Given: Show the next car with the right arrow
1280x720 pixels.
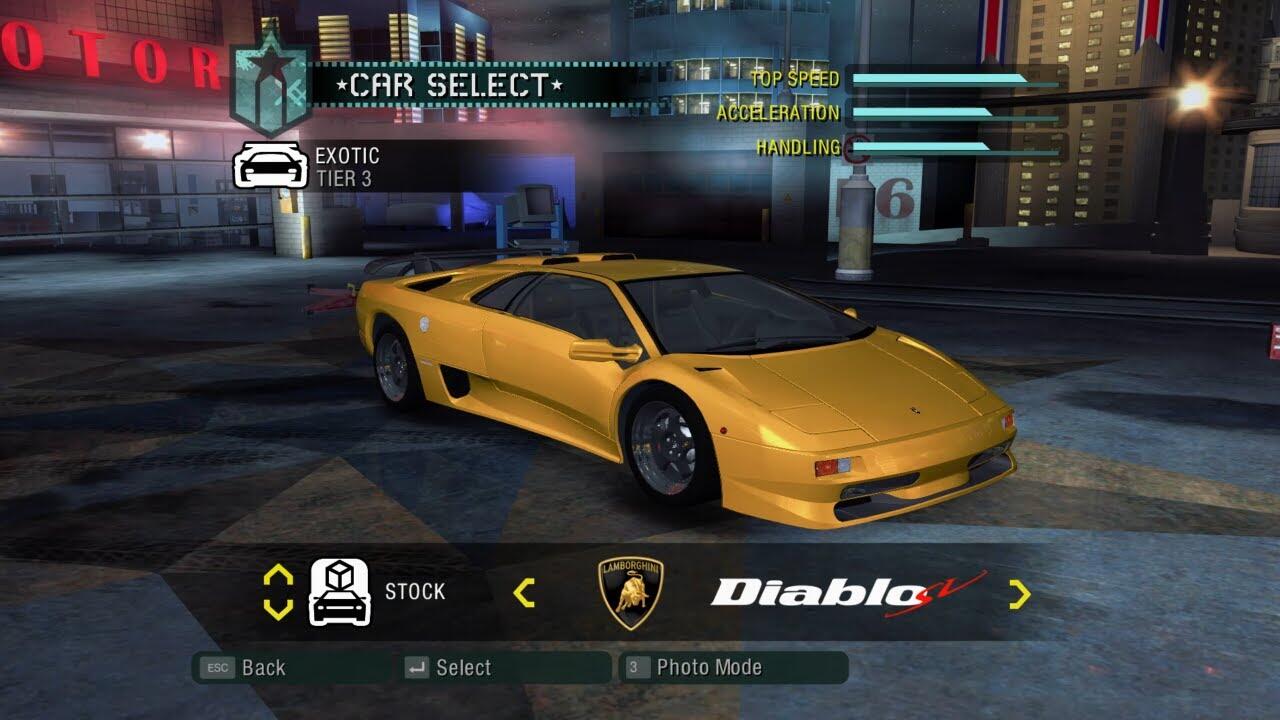Looking at the screenshot, I should (x=1019, y=594).
